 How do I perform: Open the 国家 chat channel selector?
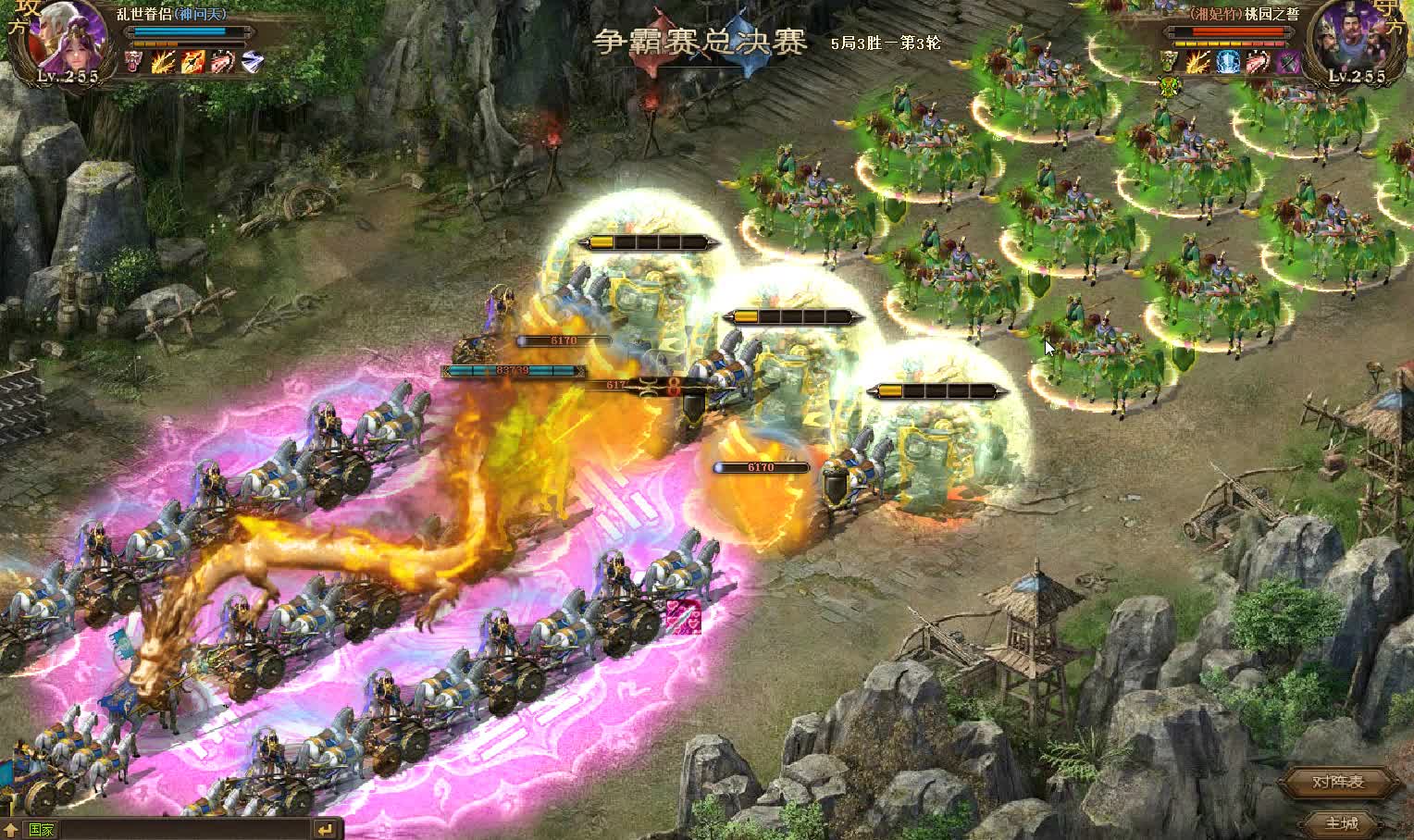point(42,830)
